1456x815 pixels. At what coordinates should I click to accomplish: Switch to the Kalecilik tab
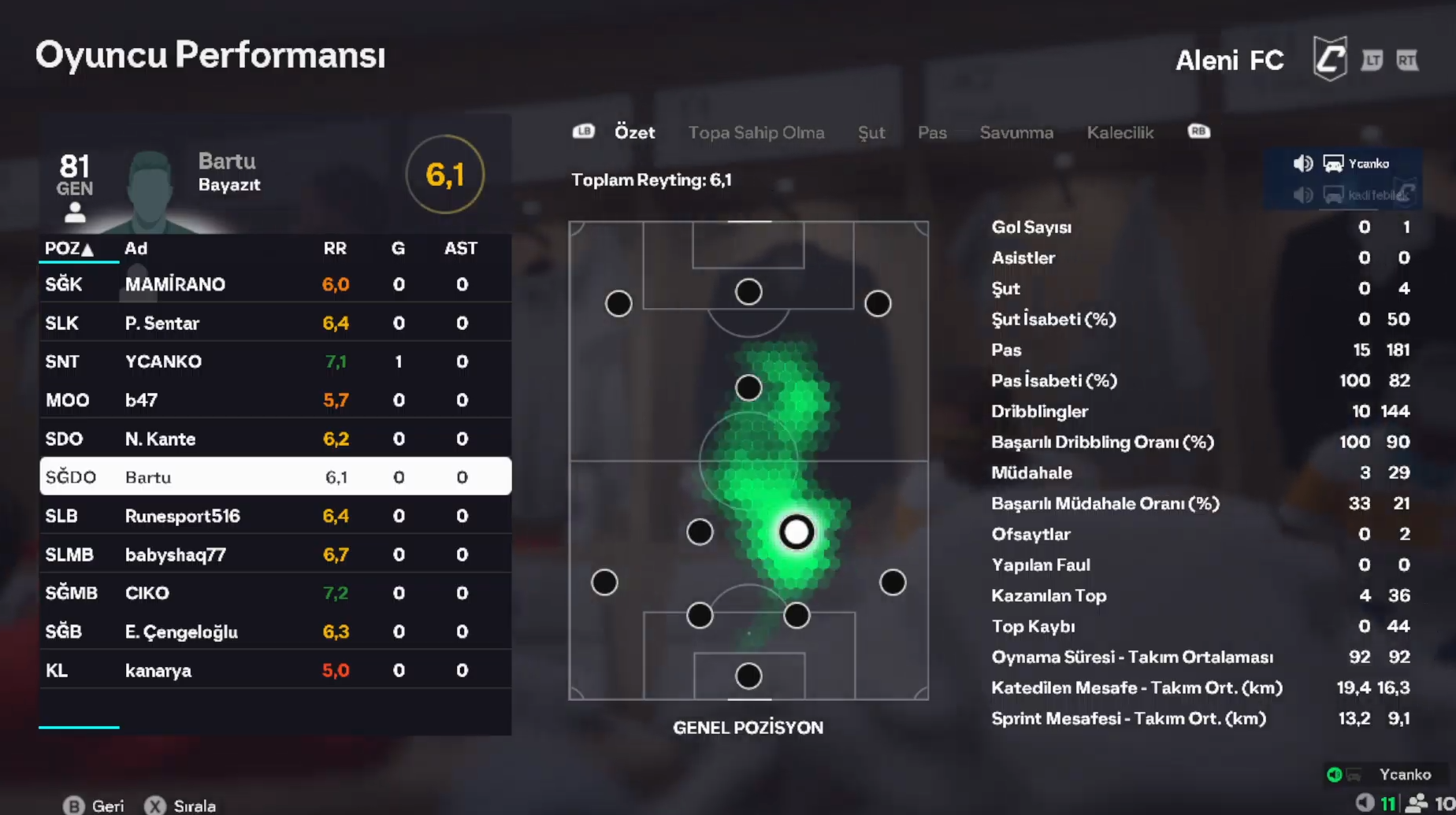pos(1120,132)
